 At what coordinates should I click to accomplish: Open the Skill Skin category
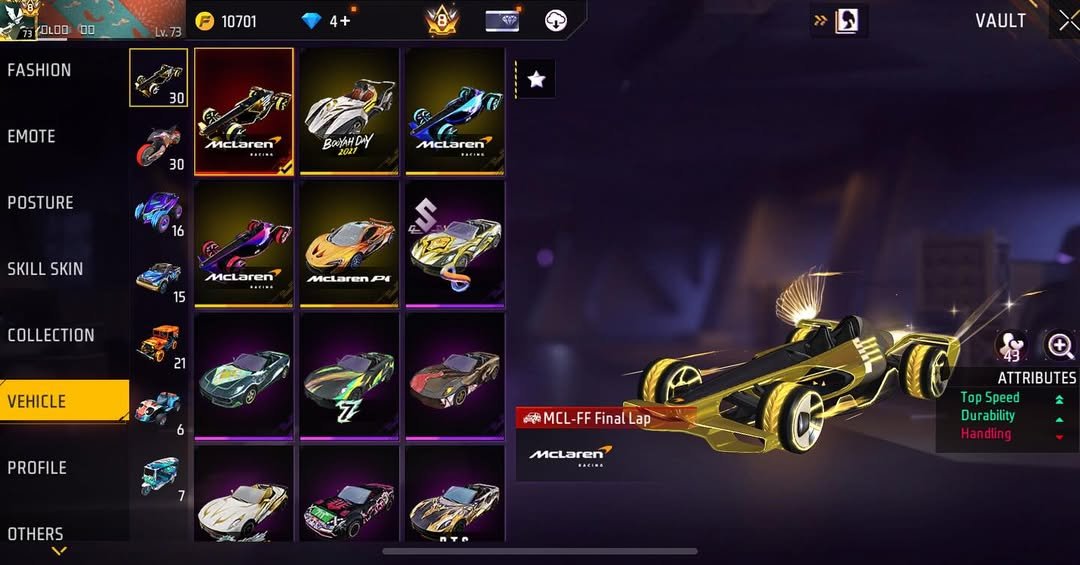(46, 269)
